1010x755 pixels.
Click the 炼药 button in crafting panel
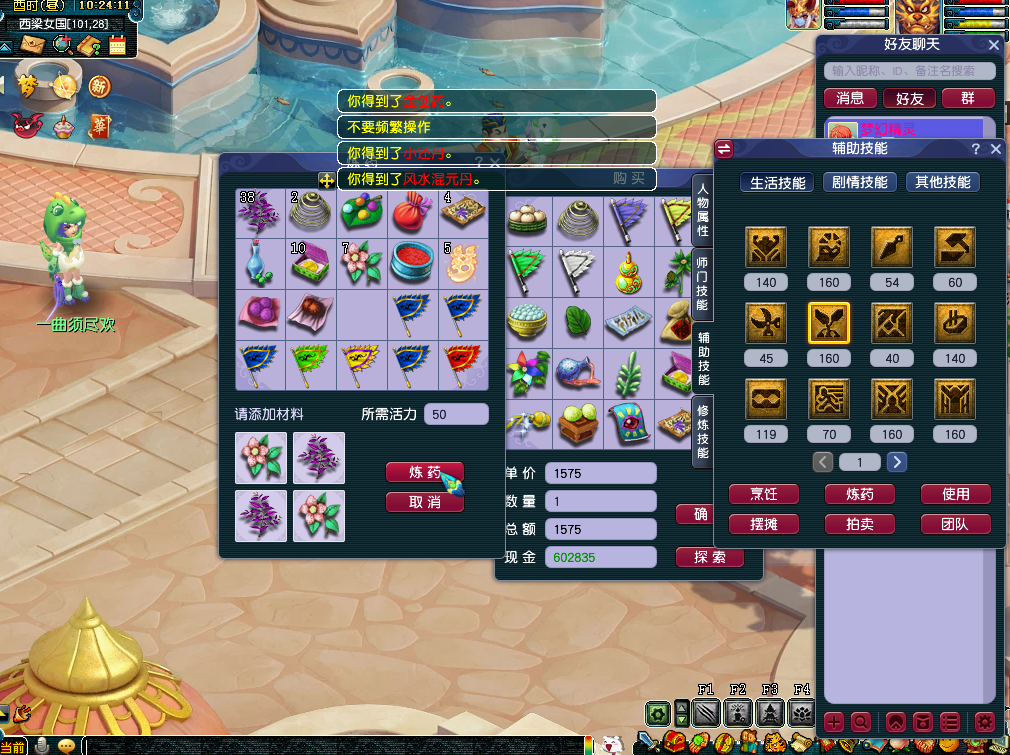pos(424,473)
